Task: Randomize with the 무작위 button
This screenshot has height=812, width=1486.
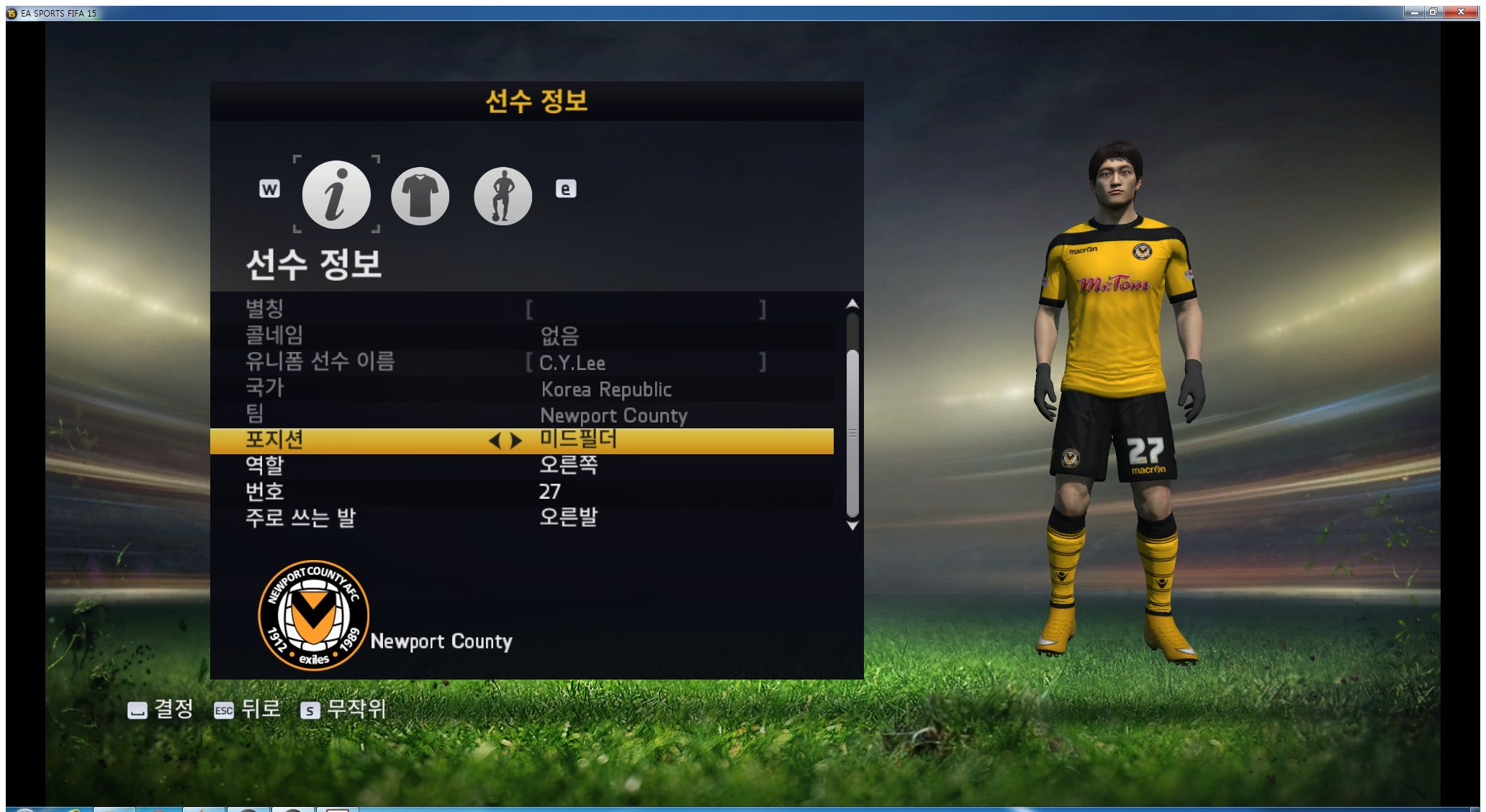Action: tap(343, 710)
